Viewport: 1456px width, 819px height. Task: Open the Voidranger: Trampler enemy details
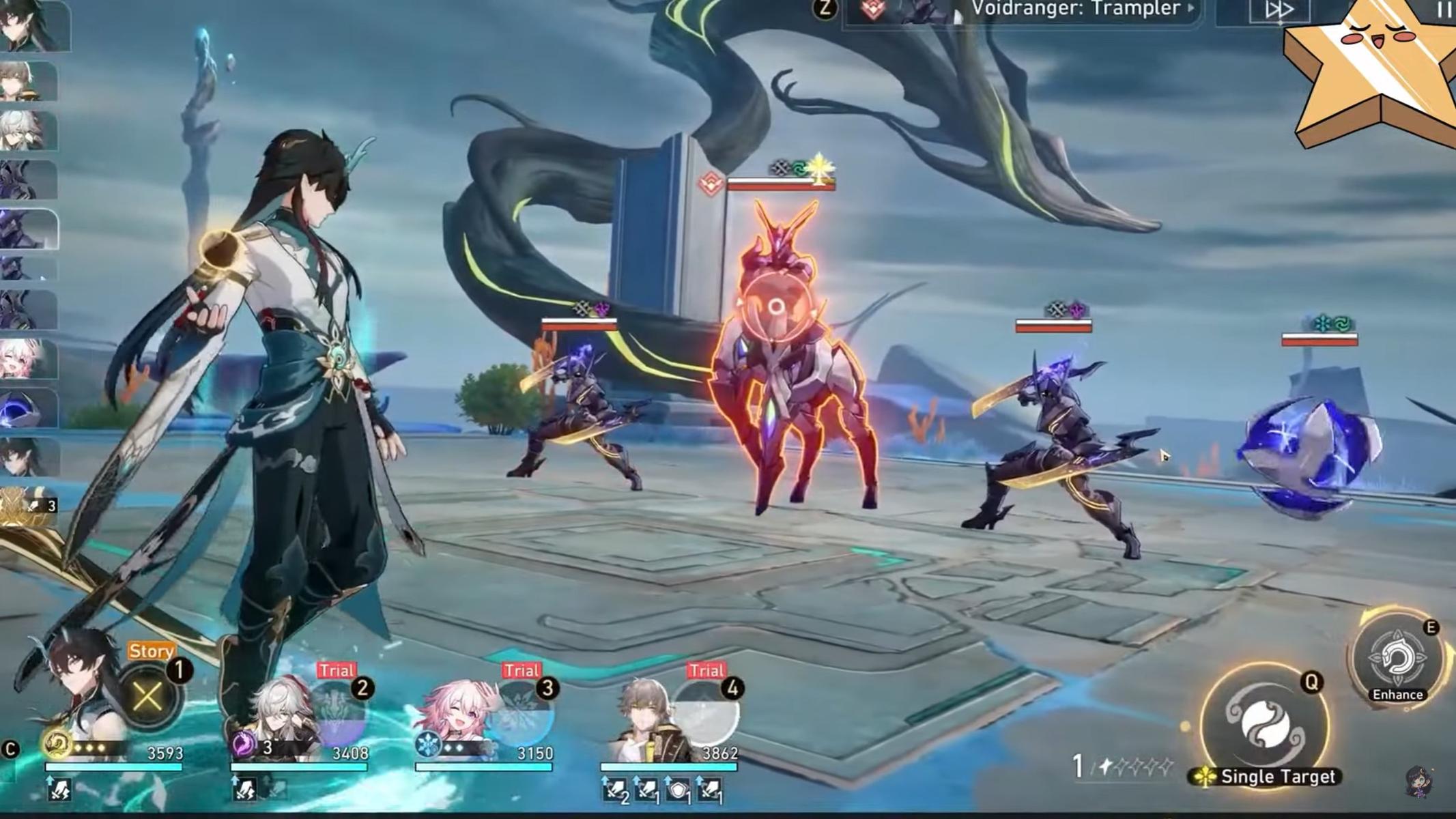coord(1080,10)
